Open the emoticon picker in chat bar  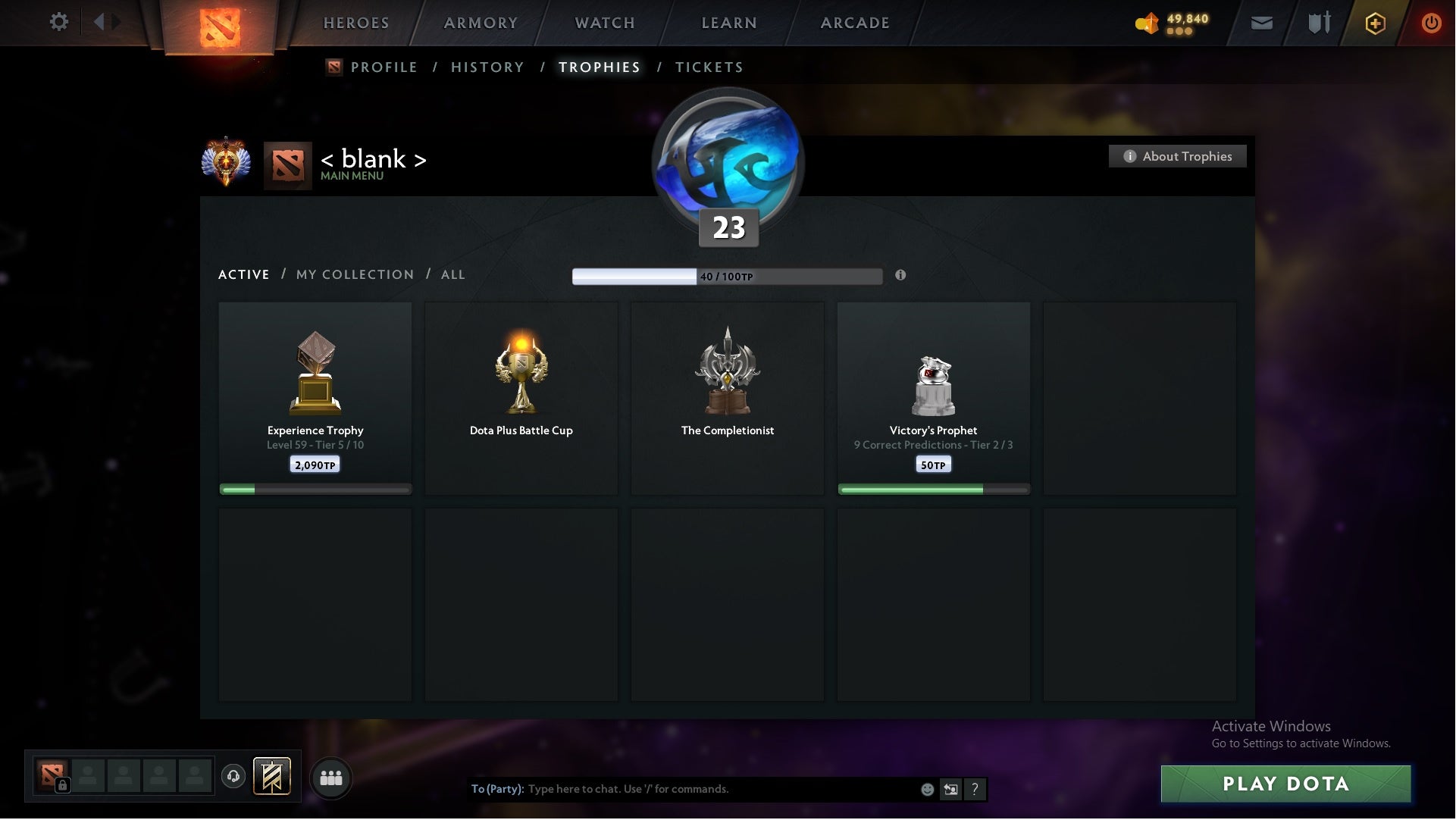(928, 789)
